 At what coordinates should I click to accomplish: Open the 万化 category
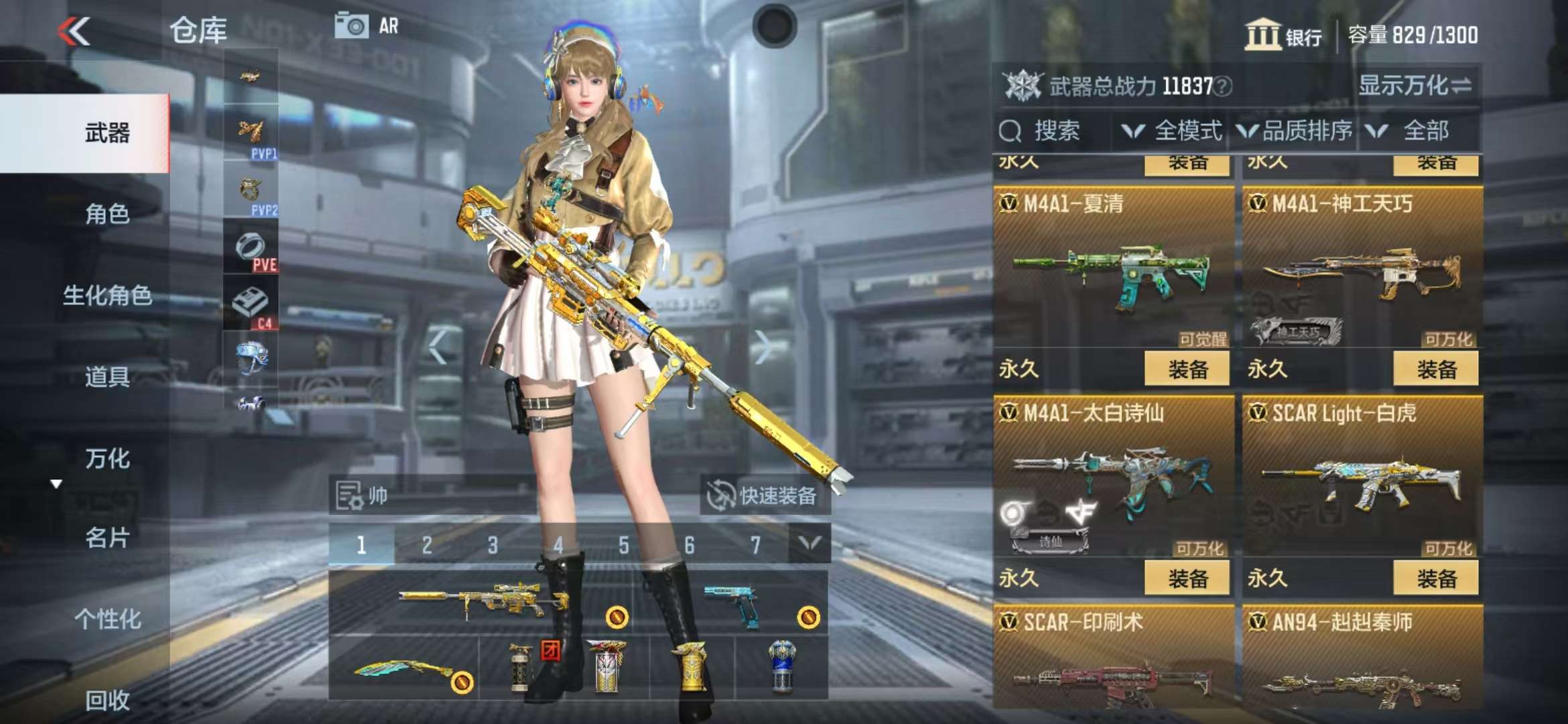tap(107, 459)
